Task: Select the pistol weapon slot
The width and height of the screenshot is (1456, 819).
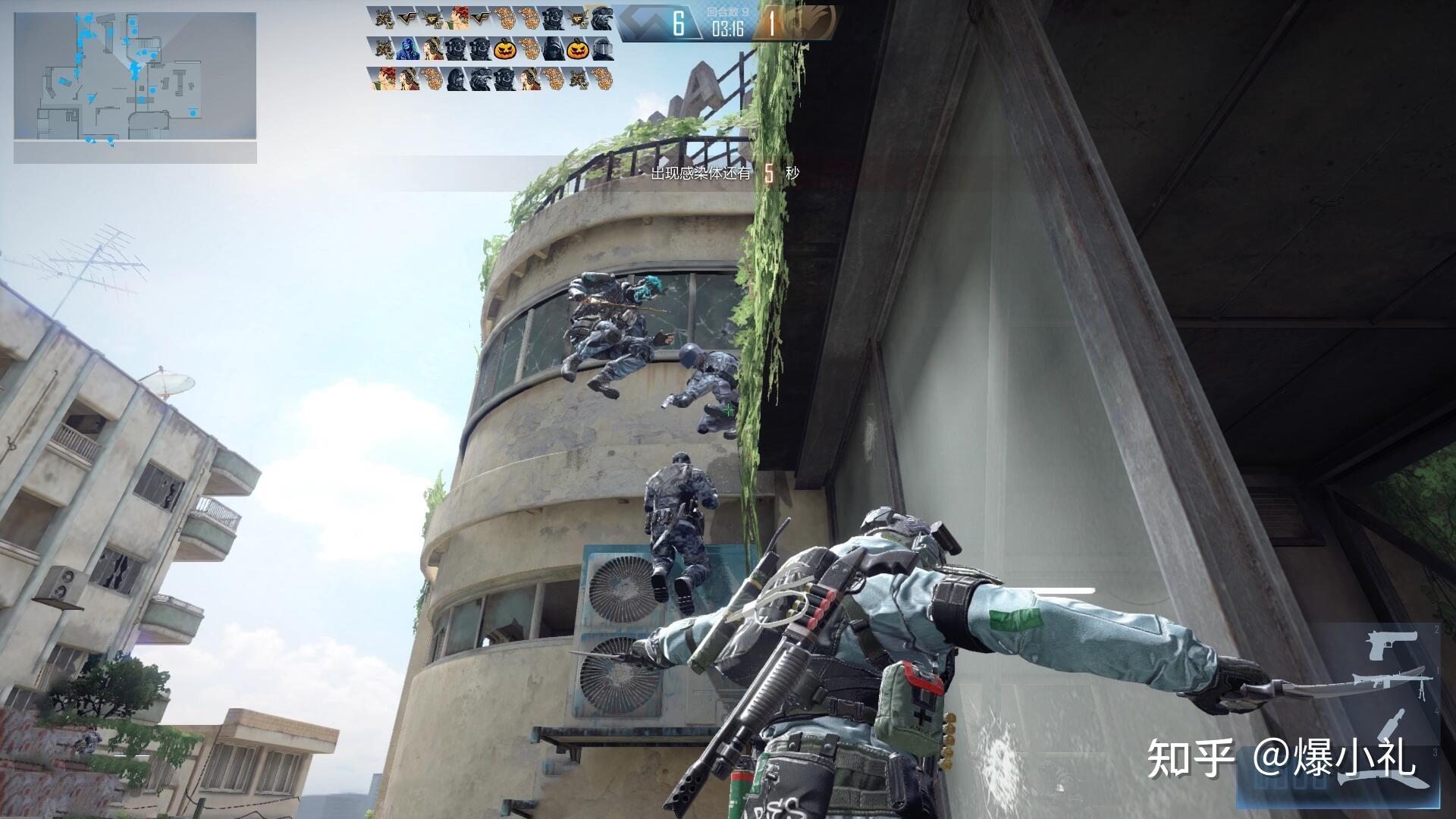Action: 1392,645
